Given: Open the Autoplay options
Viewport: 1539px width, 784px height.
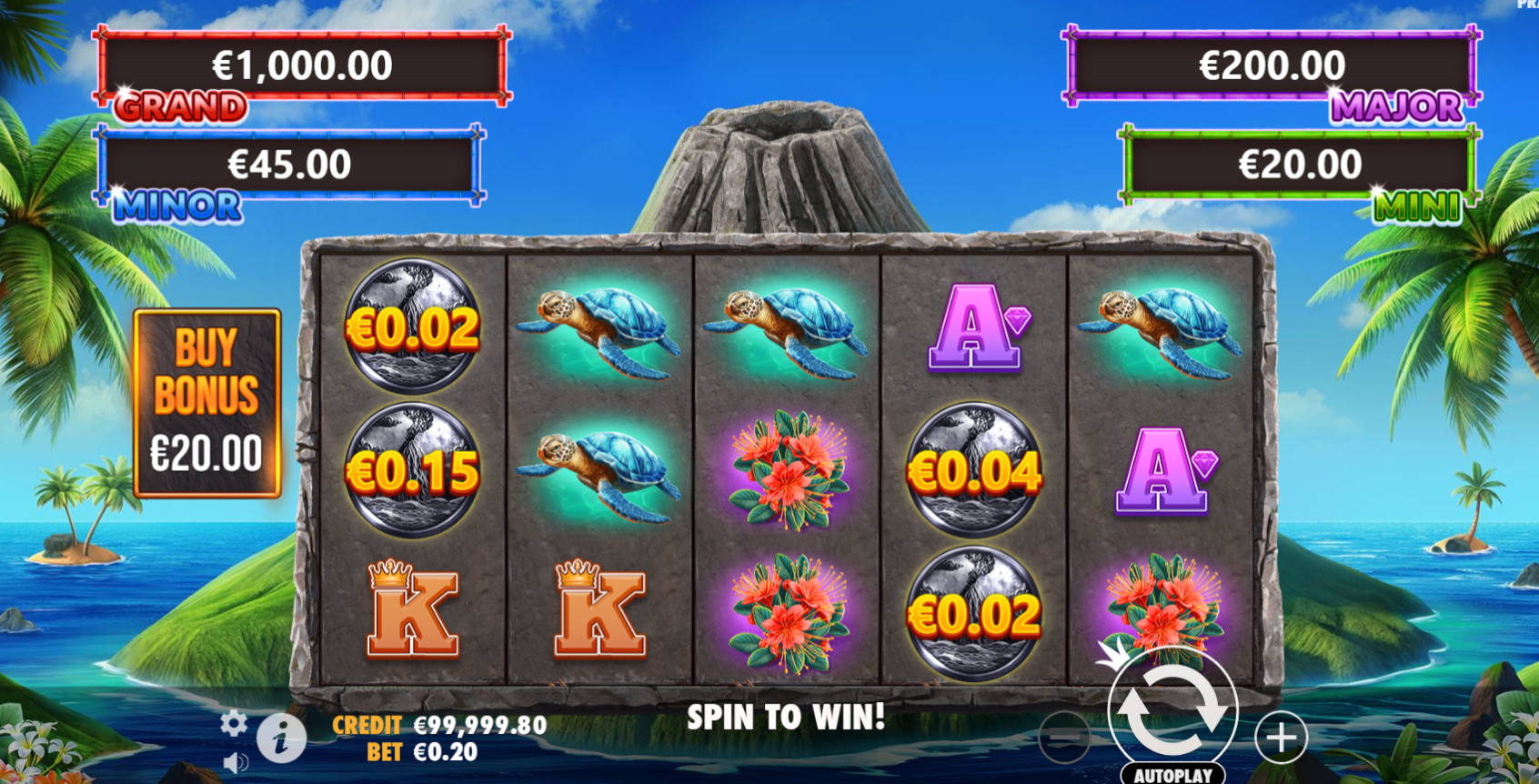Looking at the screenshot, I should (1172, 775).
